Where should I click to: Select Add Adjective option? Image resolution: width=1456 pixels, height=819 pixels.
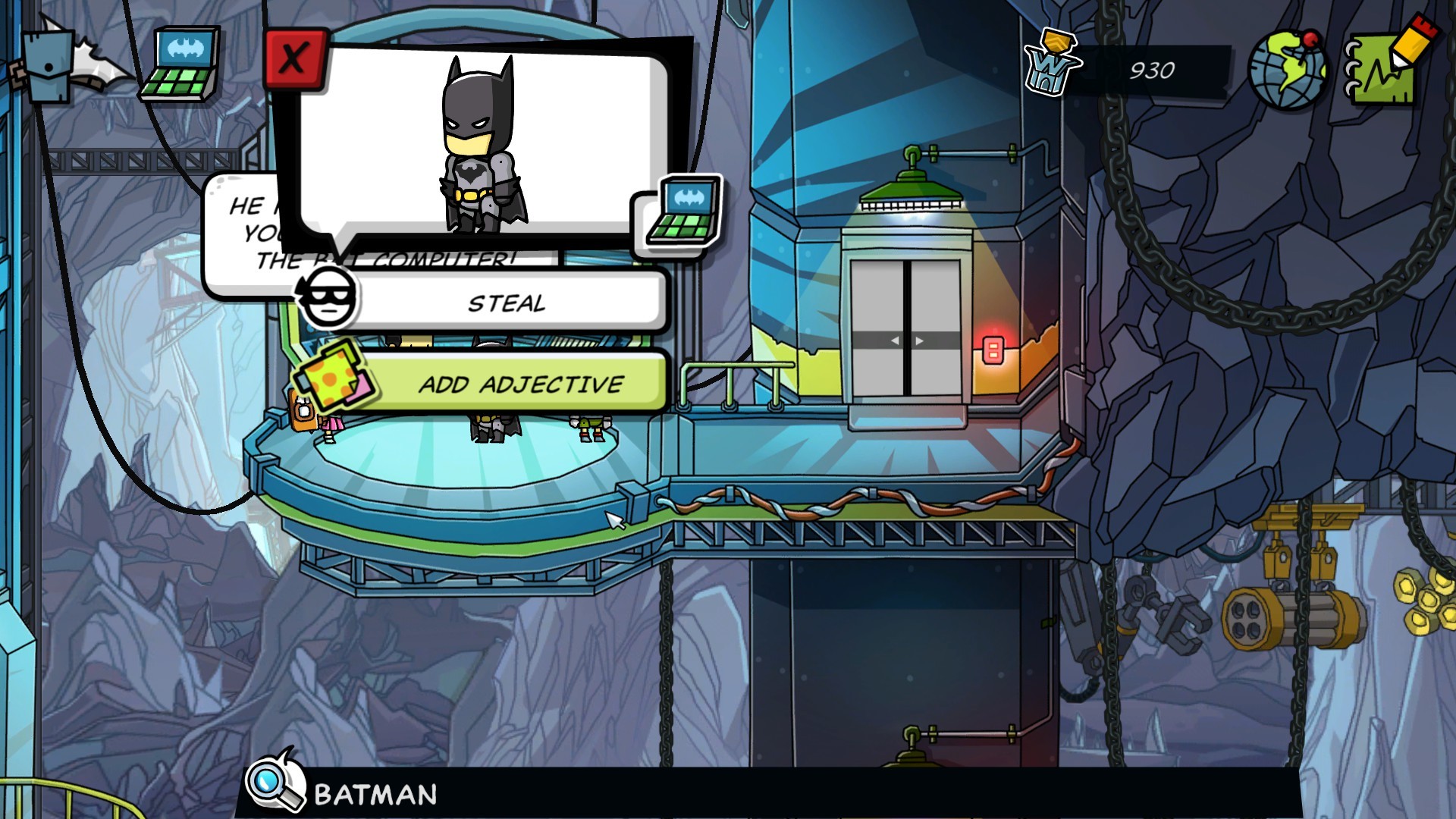(520, 384)
